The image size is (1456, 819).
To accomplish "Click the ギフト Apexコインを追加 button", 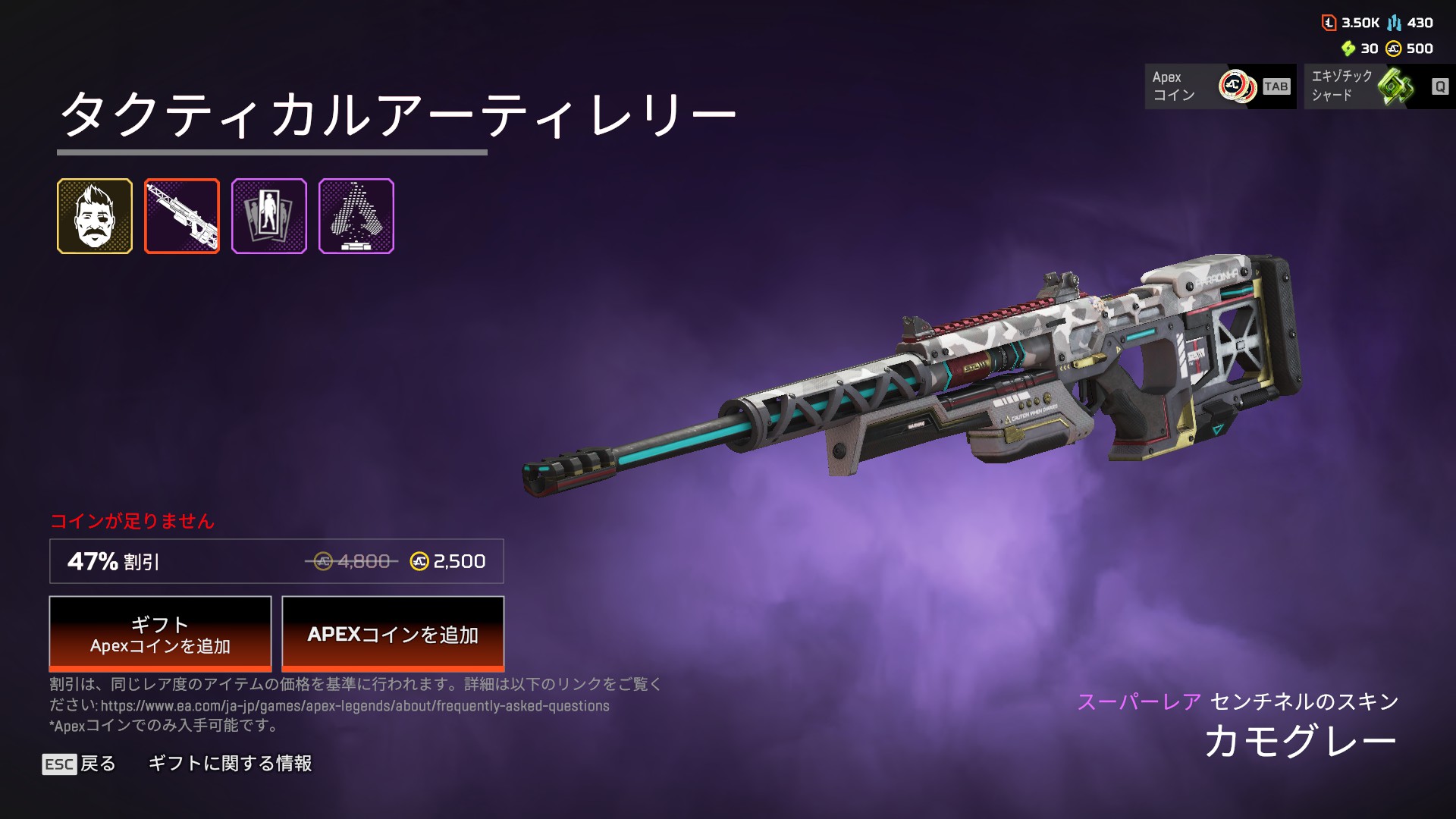I will tap(160, 634).
